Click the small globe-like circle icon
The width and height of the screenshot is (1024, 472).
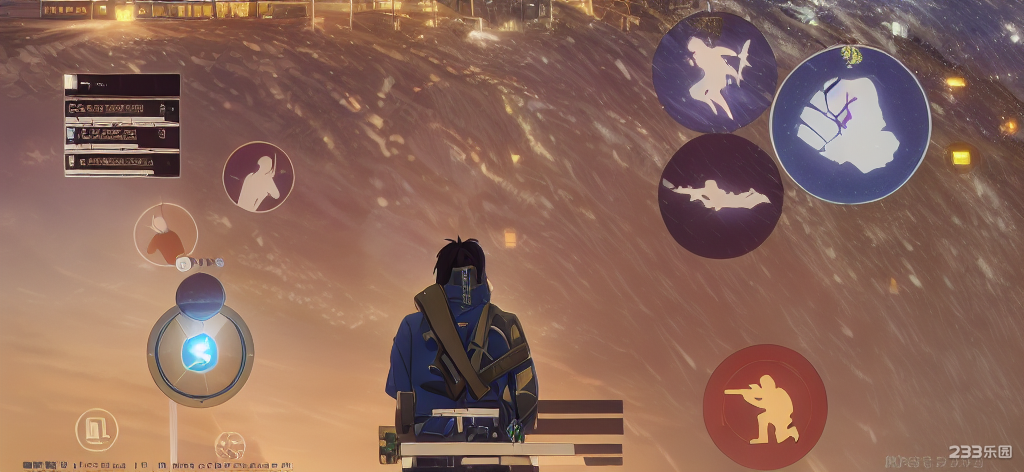click(230, 446)
